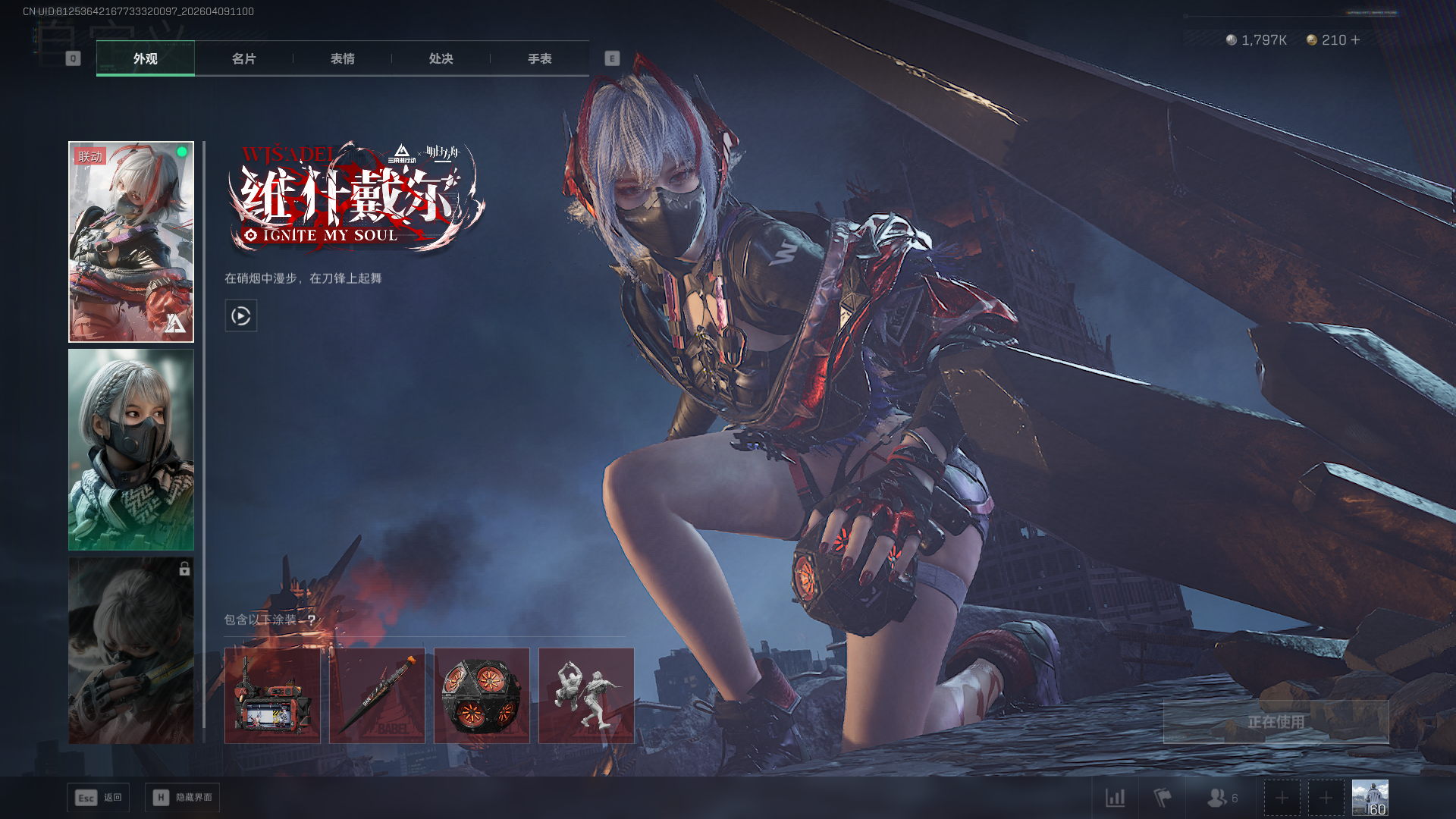This screenshot has width=1456, height=819.
Task: Select the locked skin thumbnail
Action: pos(131,650)
